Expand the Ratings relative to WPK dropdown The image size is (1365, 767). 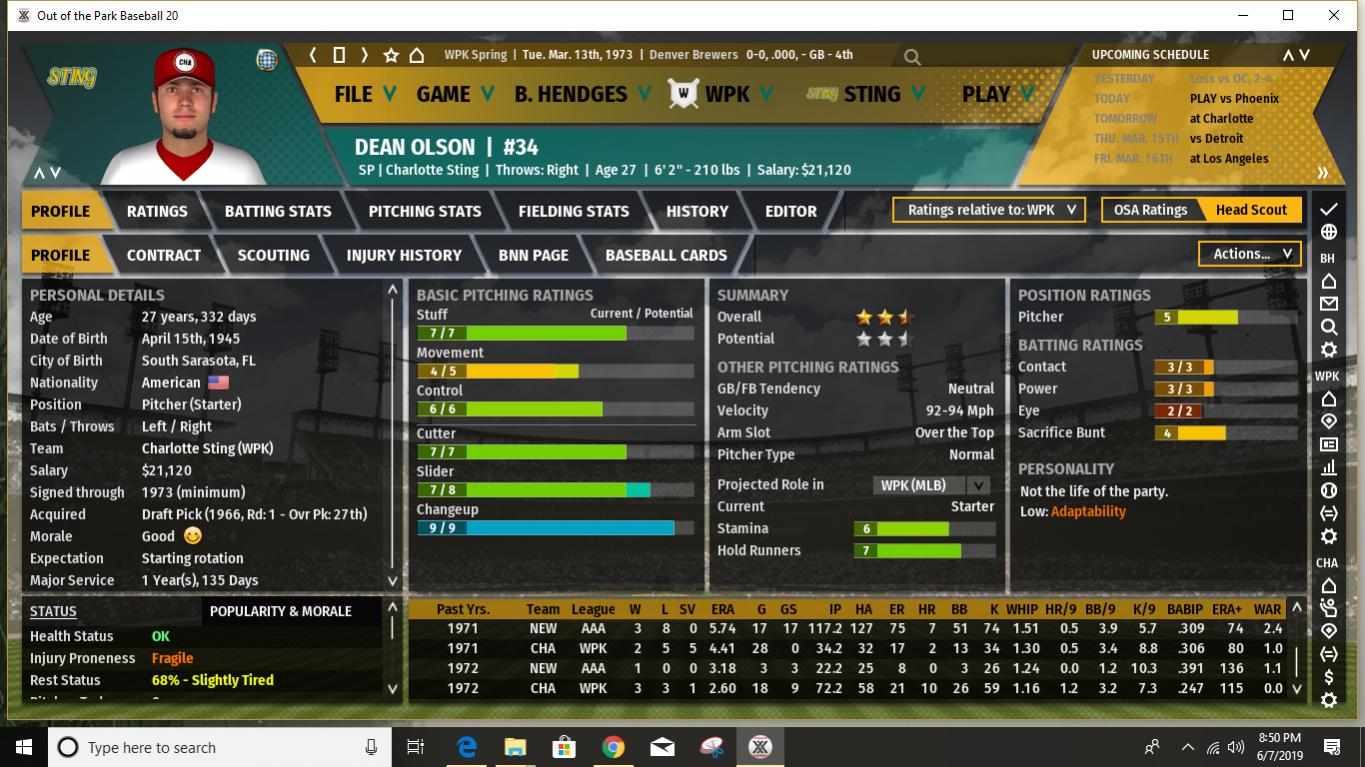pos(990,210)
